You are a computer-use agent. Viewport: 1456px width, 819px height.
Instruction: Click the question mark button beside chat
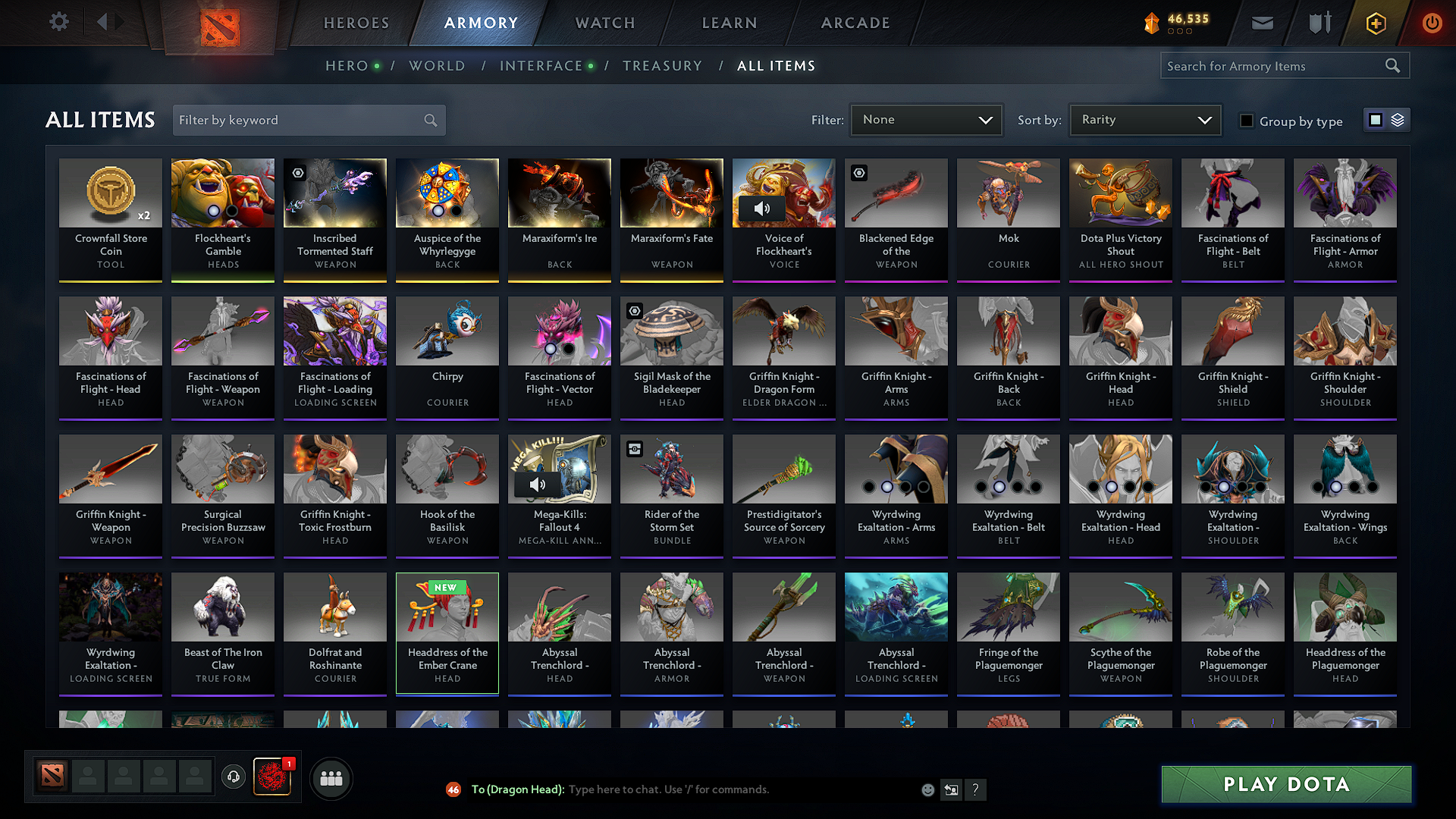pyautogui.click(x=976, y=789)
